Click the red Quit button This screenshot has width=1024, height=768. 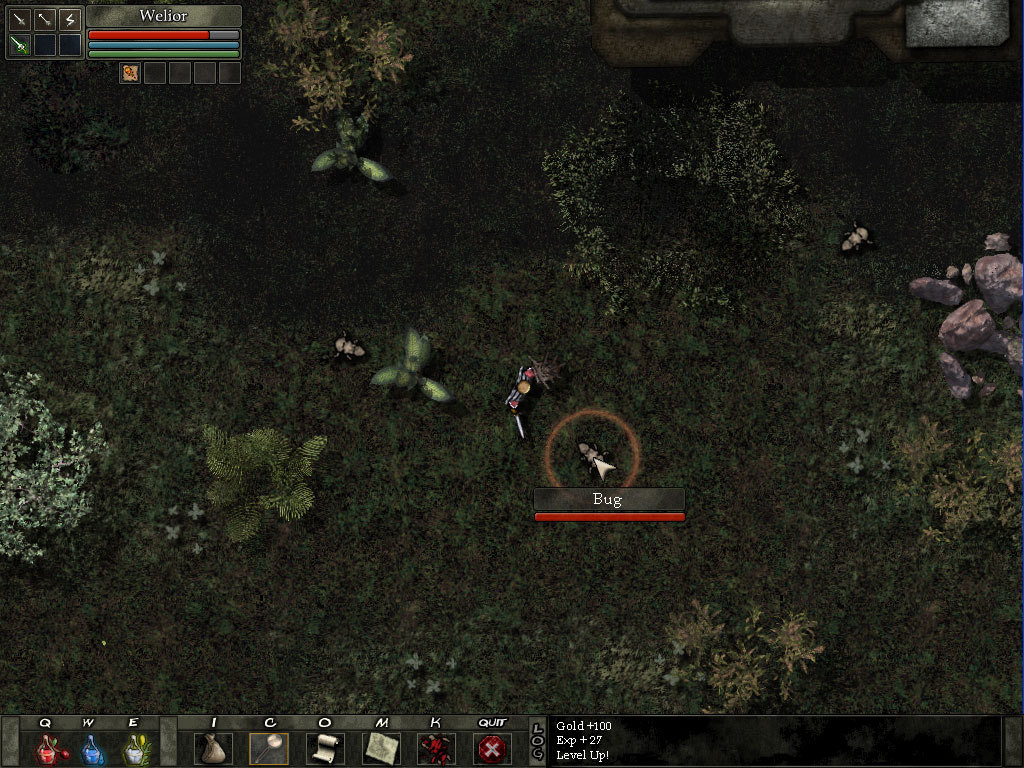pyautogui.click(x=491, y=748)
